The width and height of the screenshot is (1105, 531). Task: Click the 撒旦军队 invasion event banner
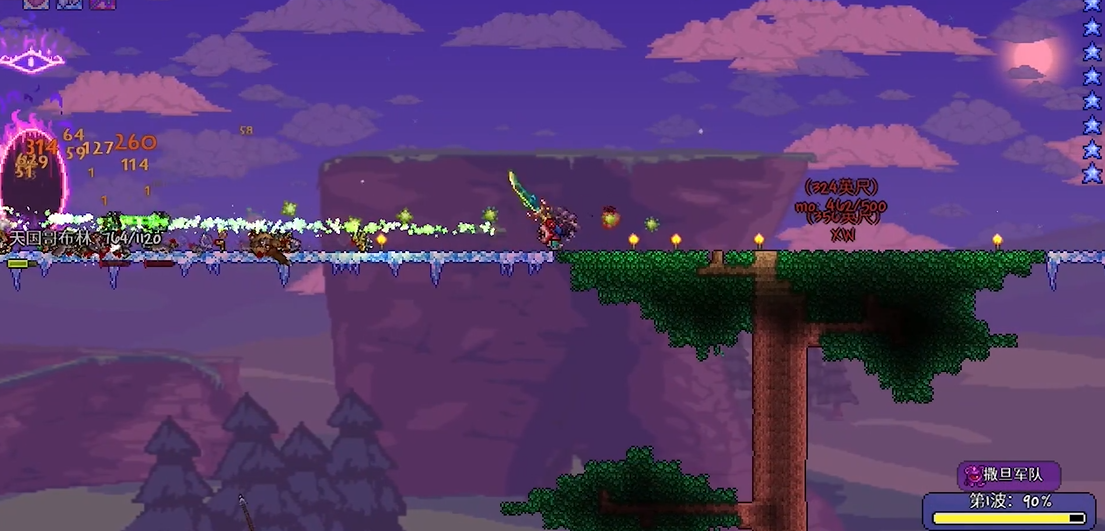1008,475
